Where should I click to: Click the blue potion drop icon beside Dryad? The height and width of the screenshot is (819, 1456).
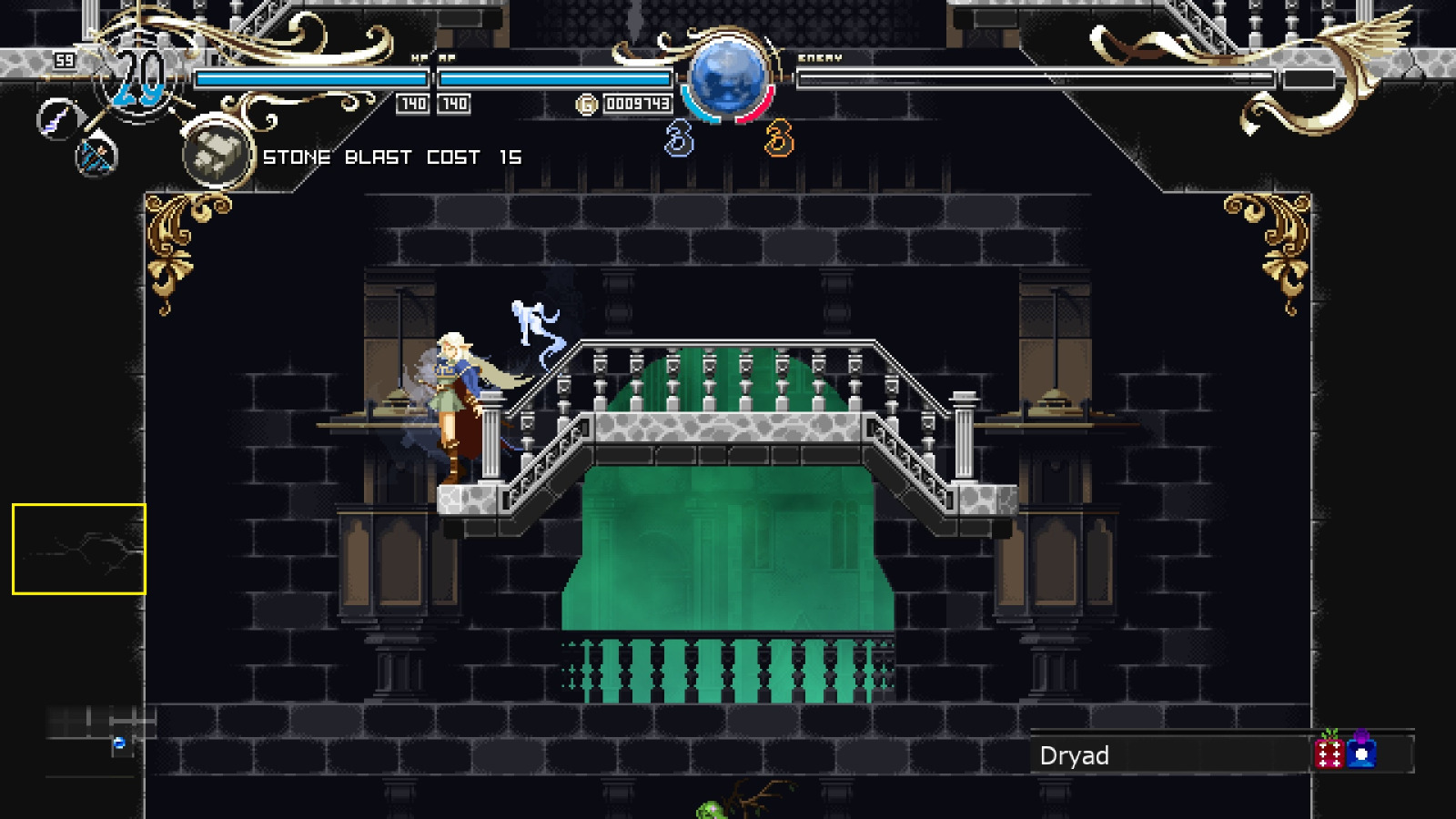pos(1360,755)
